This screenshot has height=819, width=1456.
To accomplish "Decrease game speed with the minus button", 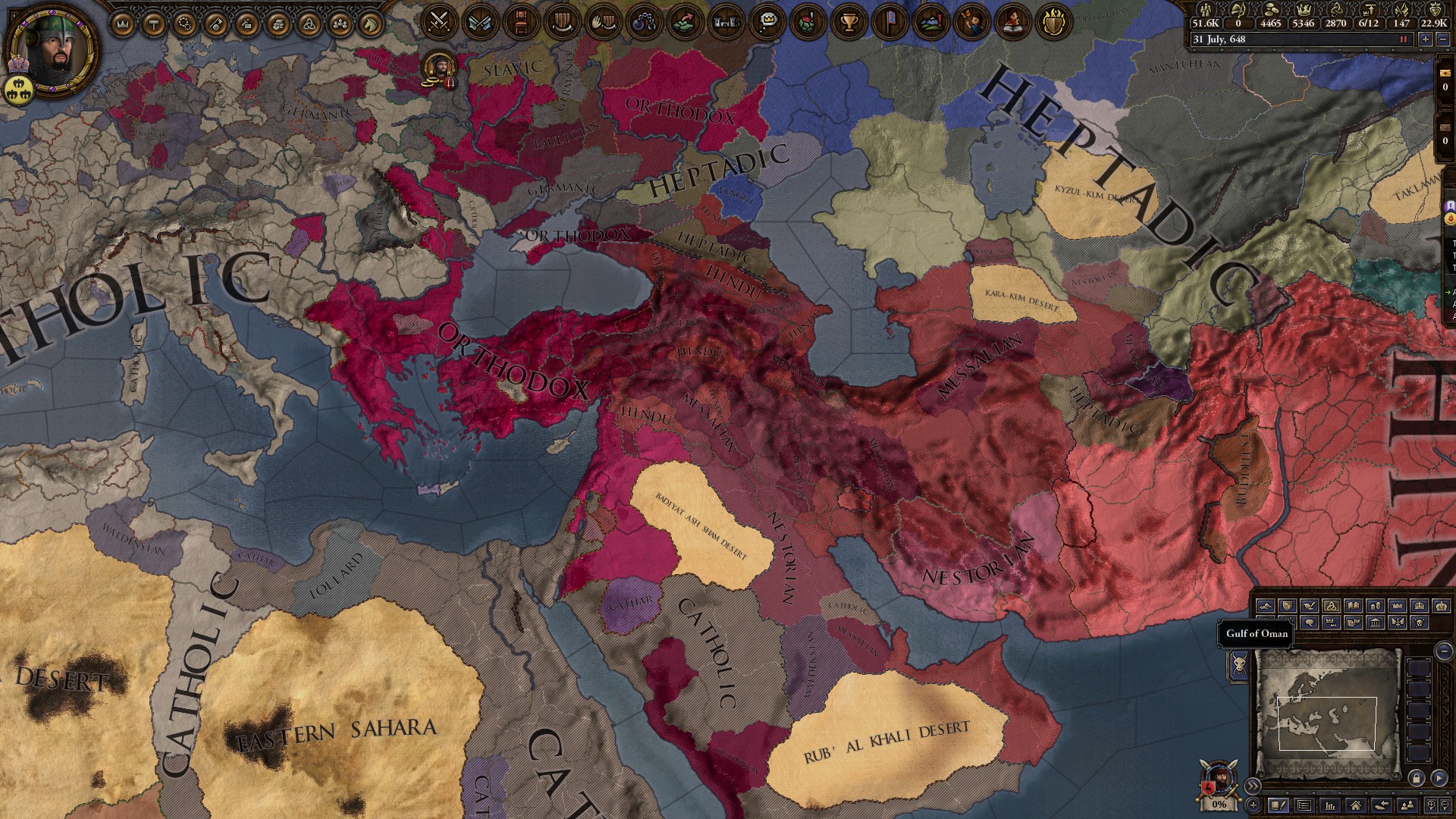I will [1443, 39].
